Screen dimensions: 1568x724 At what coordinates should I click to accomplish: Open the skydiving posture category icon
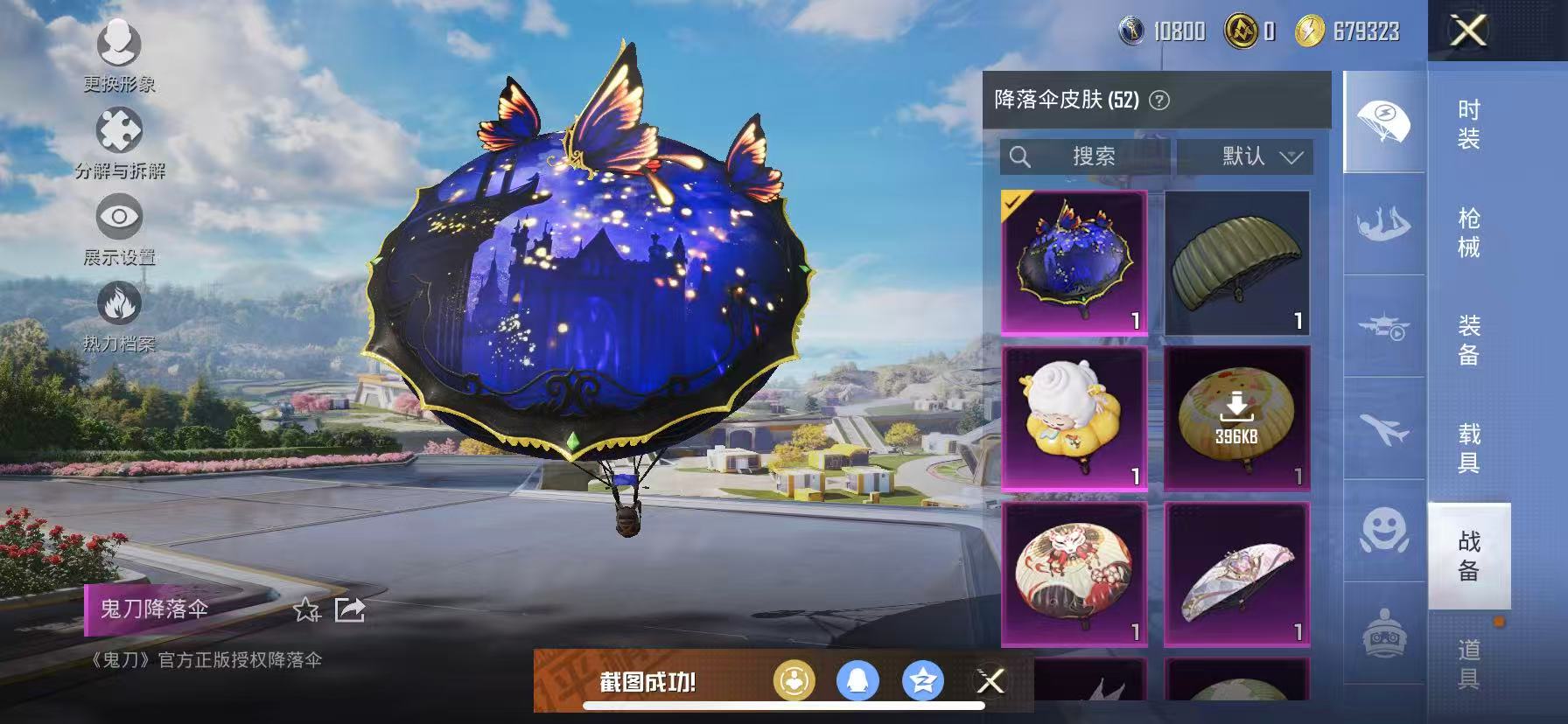pos(1385,221)
